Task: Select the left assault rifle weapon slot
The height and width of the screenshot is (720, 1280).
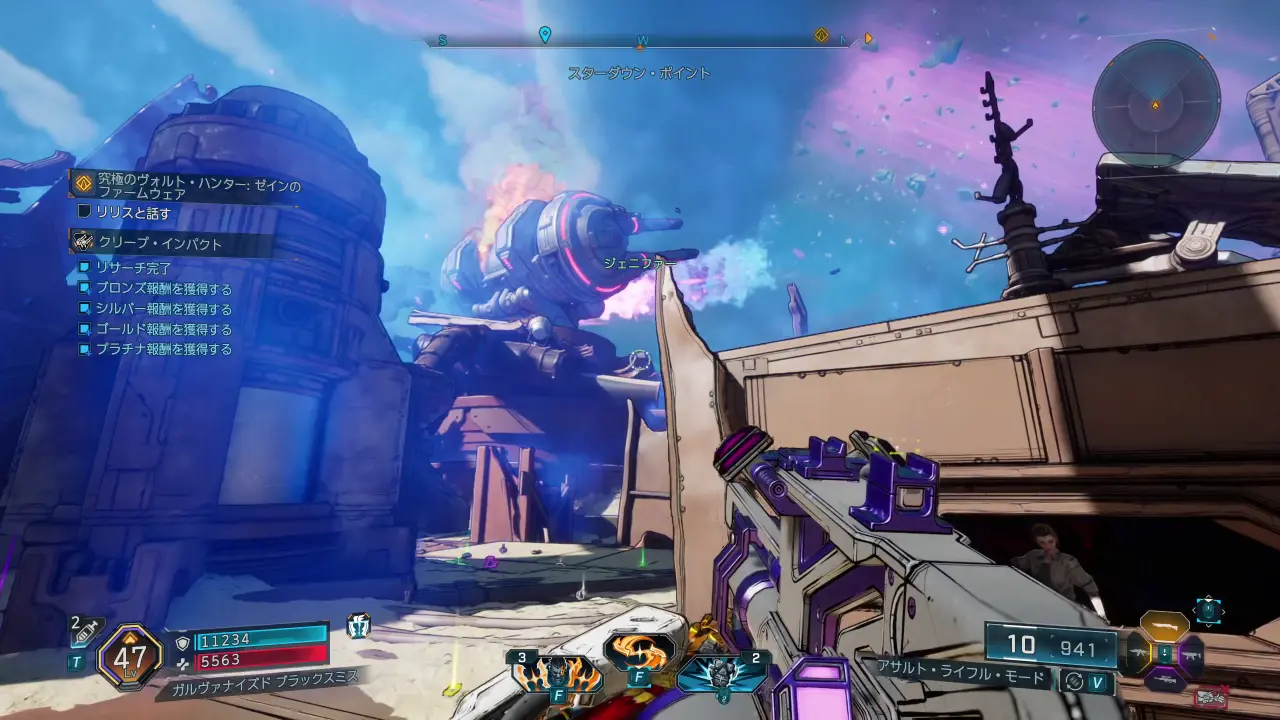Action: coord(1137,654)
